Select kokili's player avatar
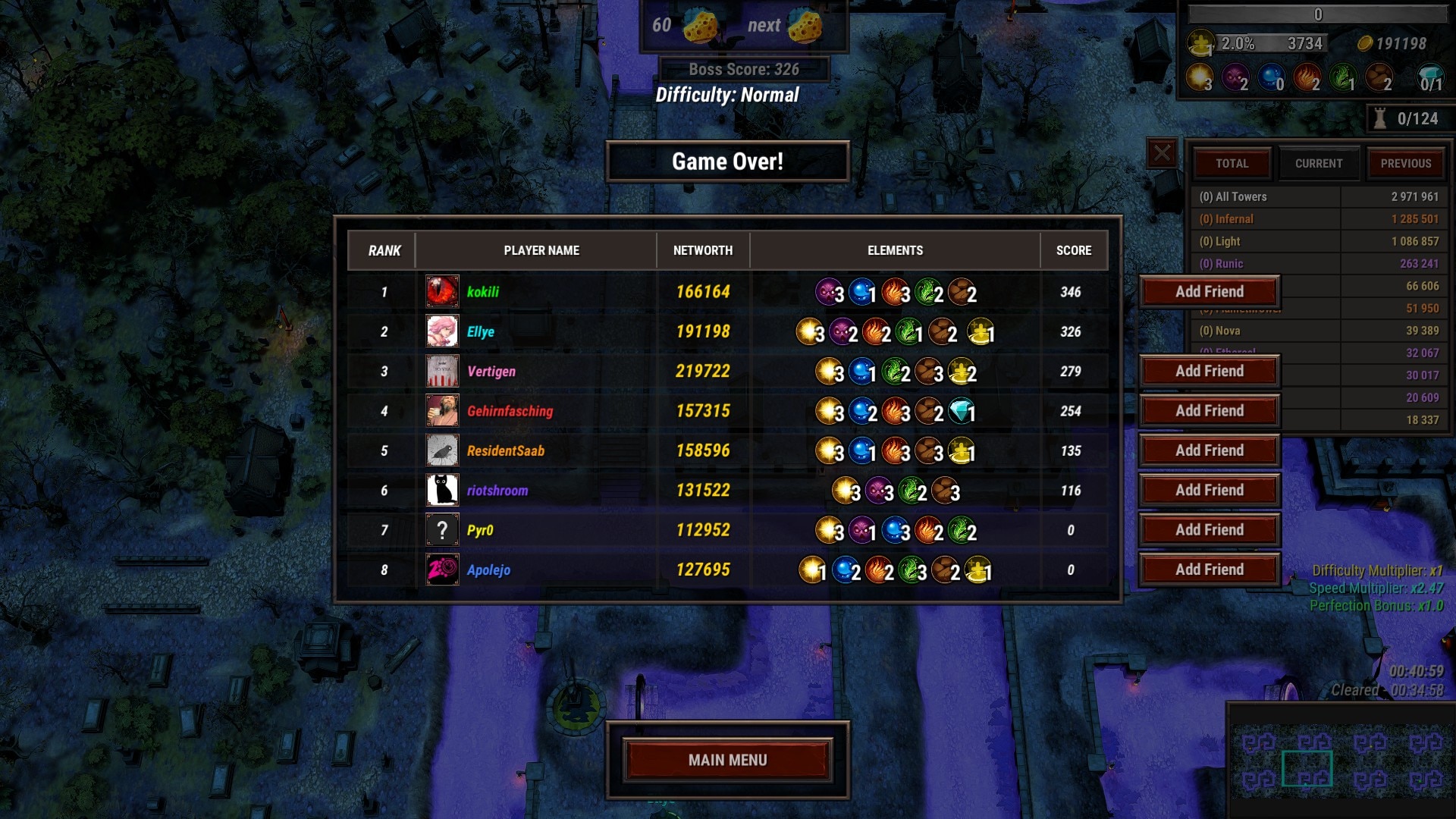Screen dimensions: 1456x819 pyautogui.click(x=442, y=292)
